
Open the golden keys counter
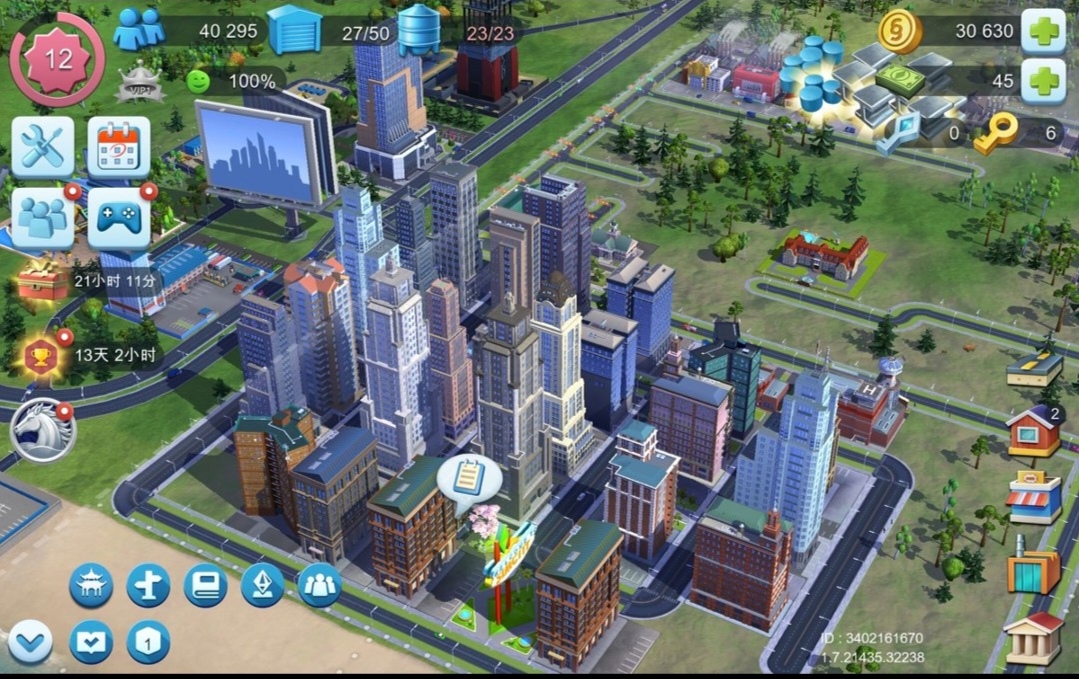(x=996, y=132)
